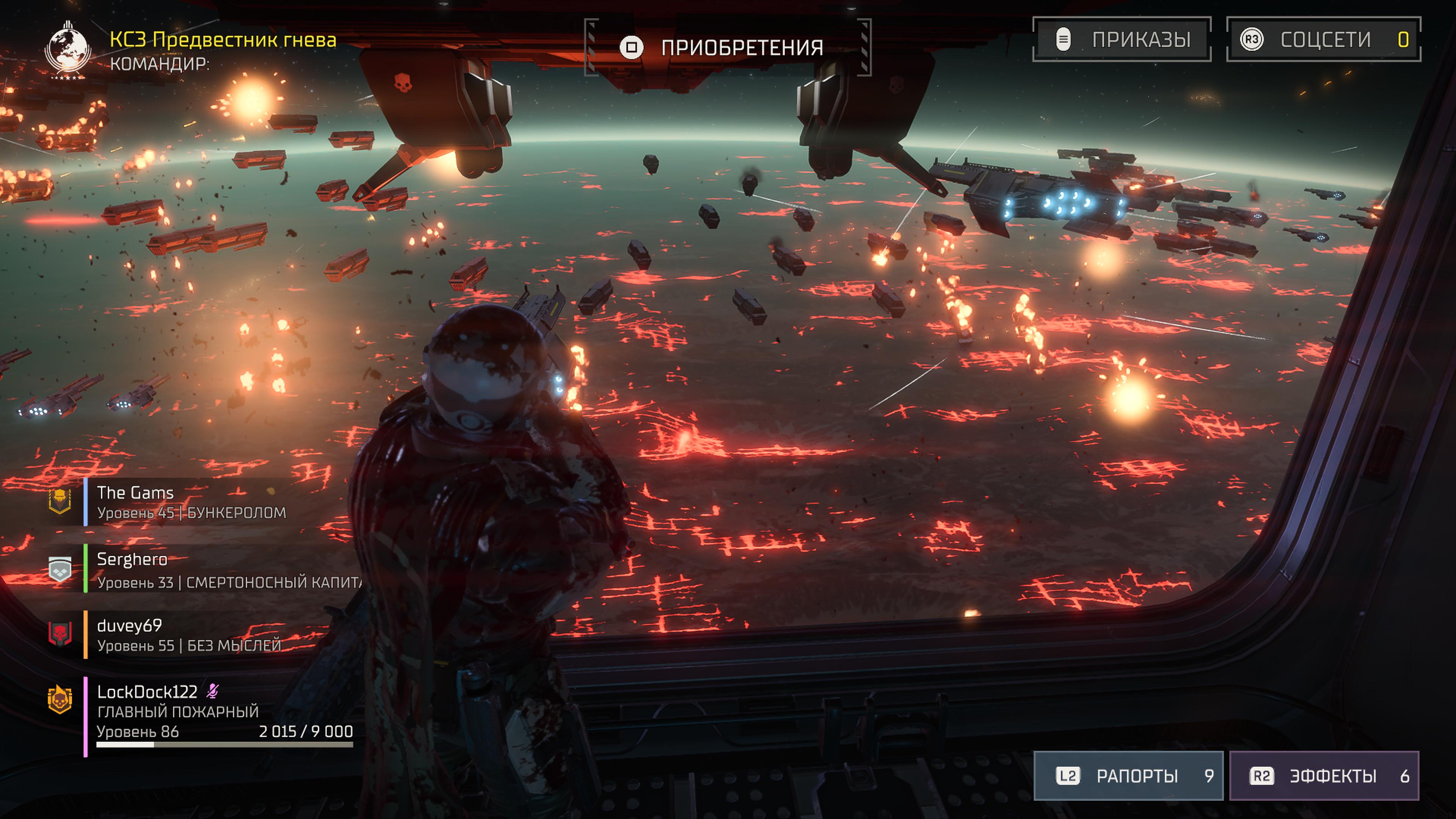Open the ПРИКАЗЫ orders panel

click(1122, 39)
